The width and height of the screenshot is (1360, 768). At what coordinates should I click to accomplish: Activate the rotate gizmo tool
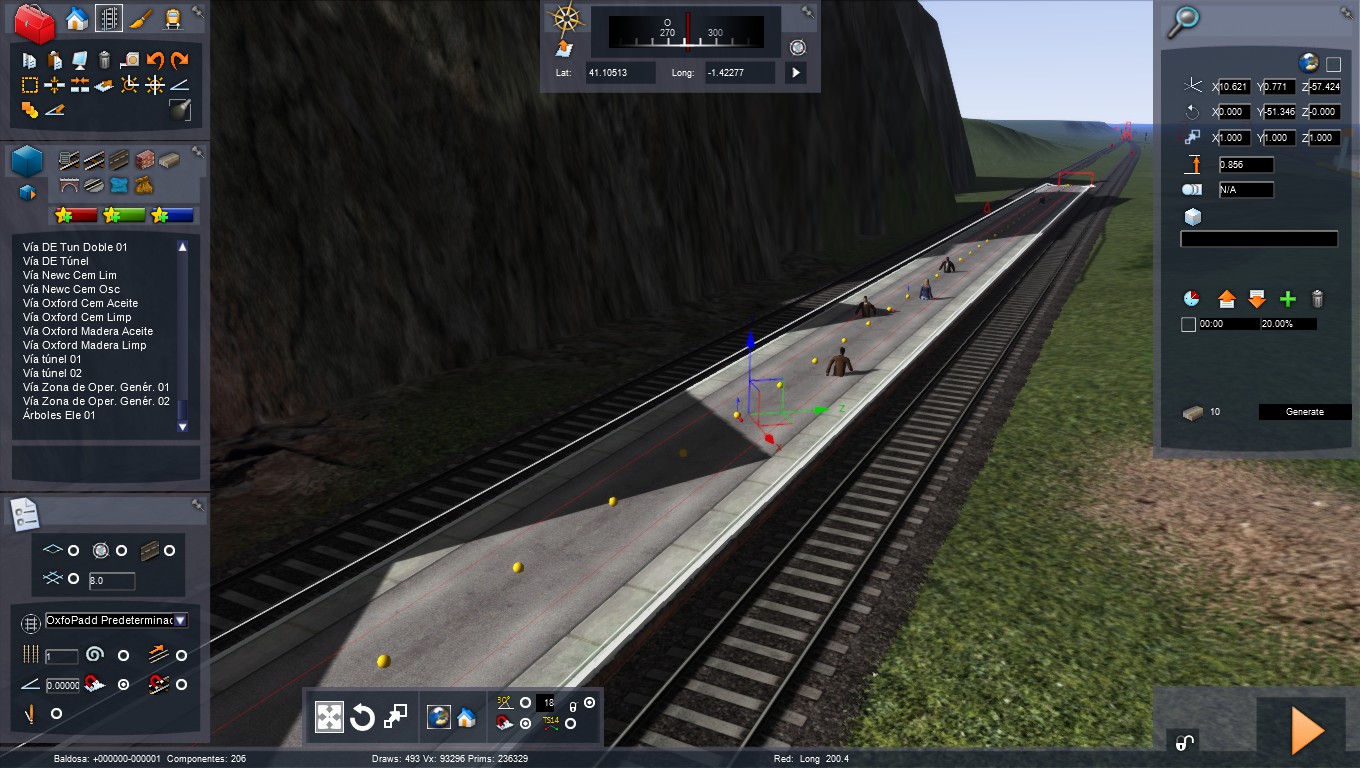(x=362, y=717)
